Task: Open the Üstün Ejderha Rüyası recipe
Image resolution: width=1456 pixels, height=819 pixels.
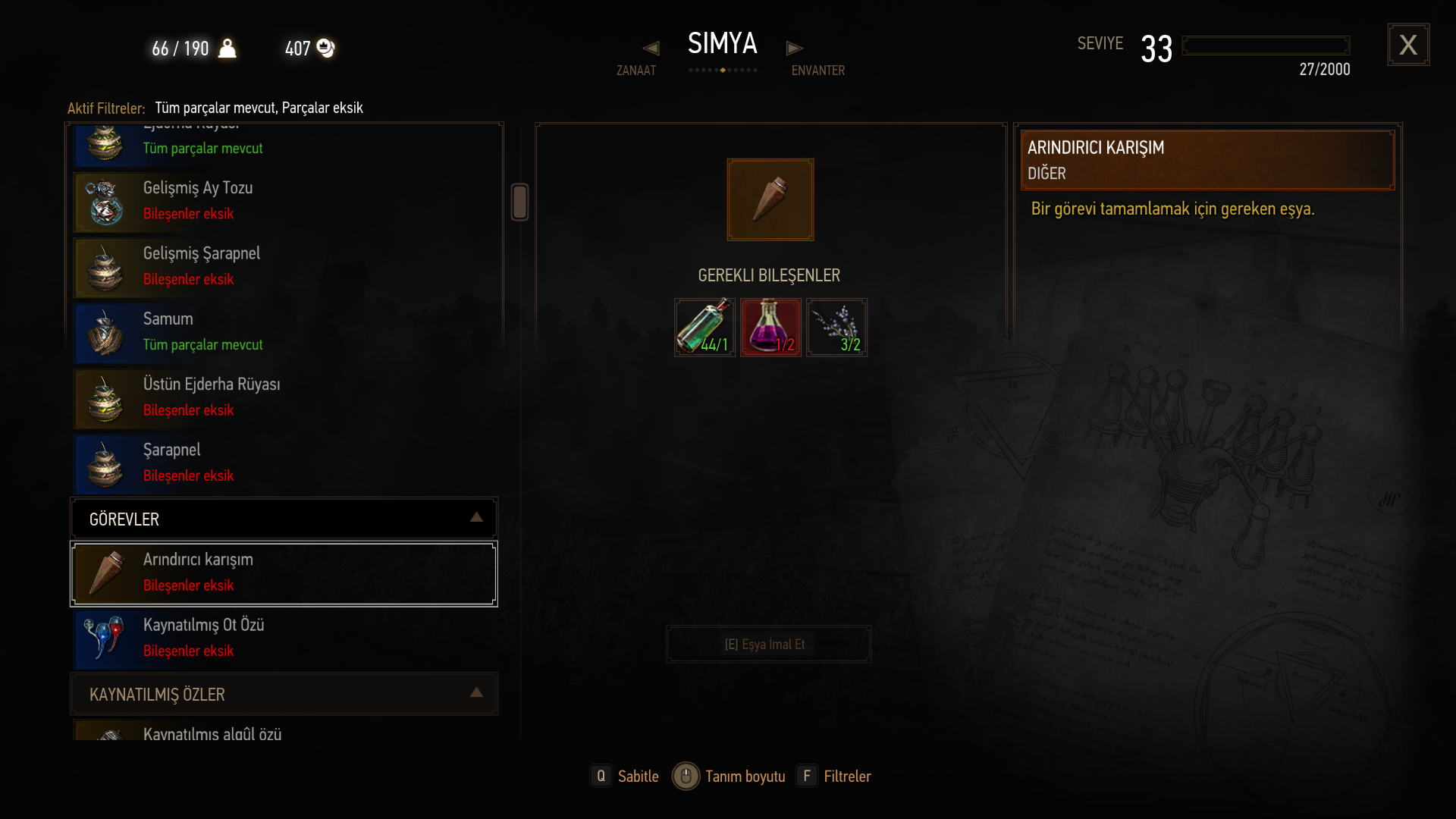Action: (284, 397)
